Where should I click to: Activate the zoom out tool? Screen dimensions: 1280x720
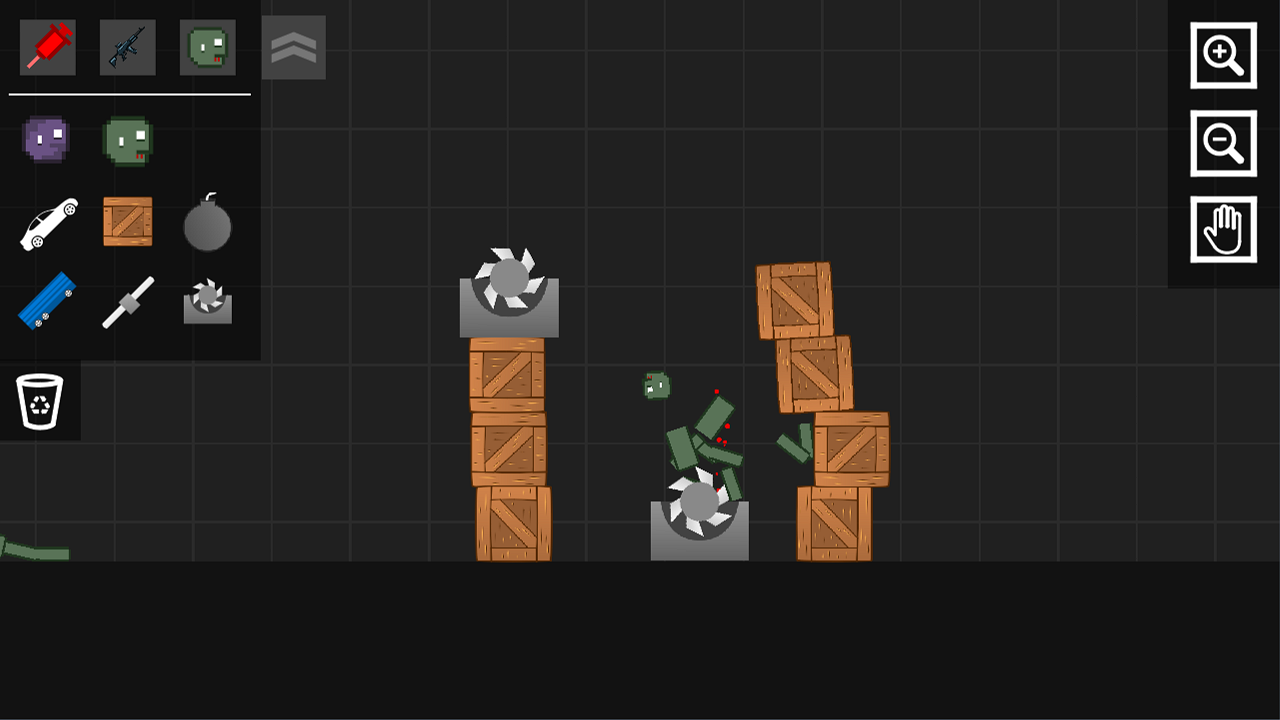1223,141
